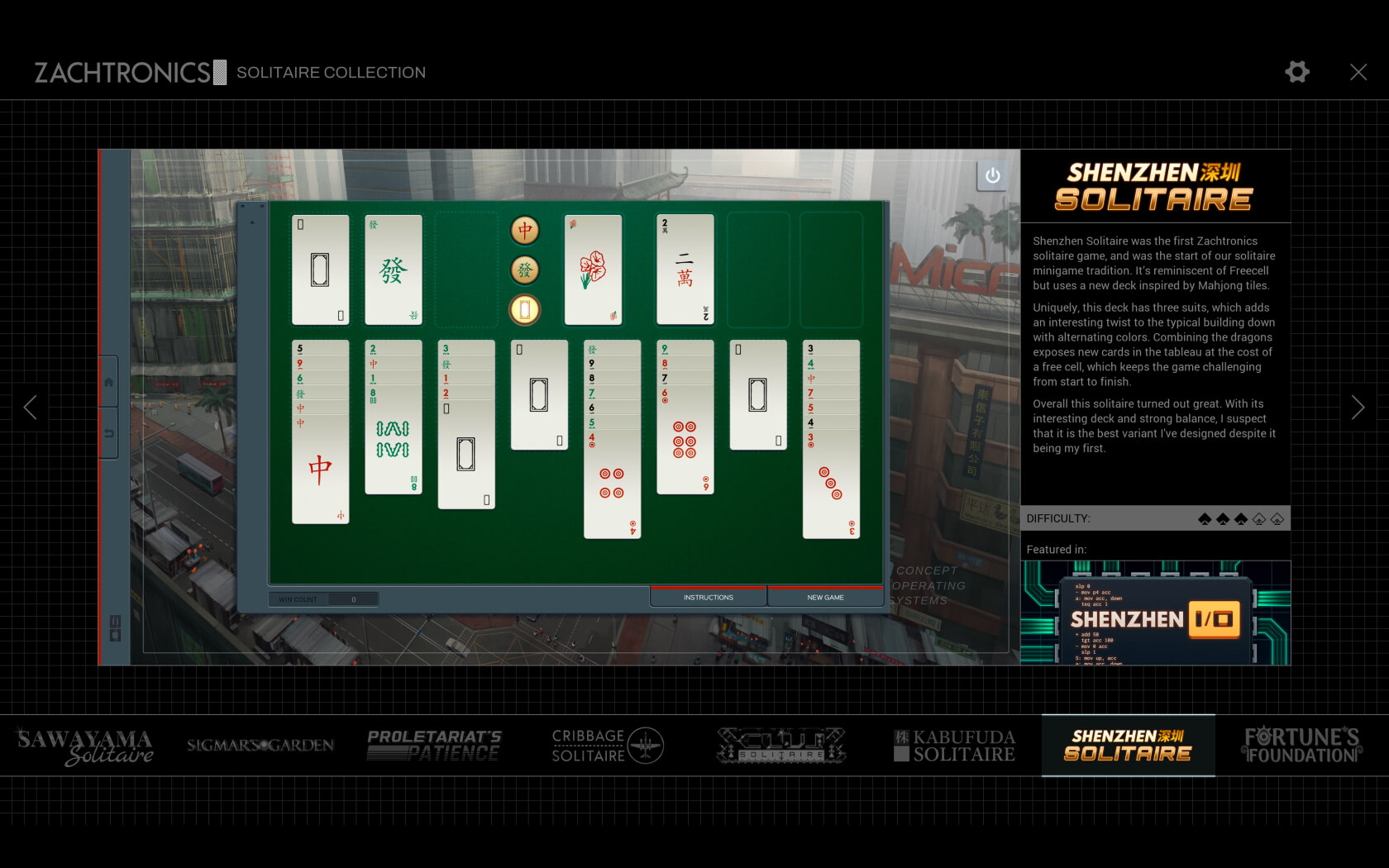
Task: Open the settings gear icon
Action: 1296,72
